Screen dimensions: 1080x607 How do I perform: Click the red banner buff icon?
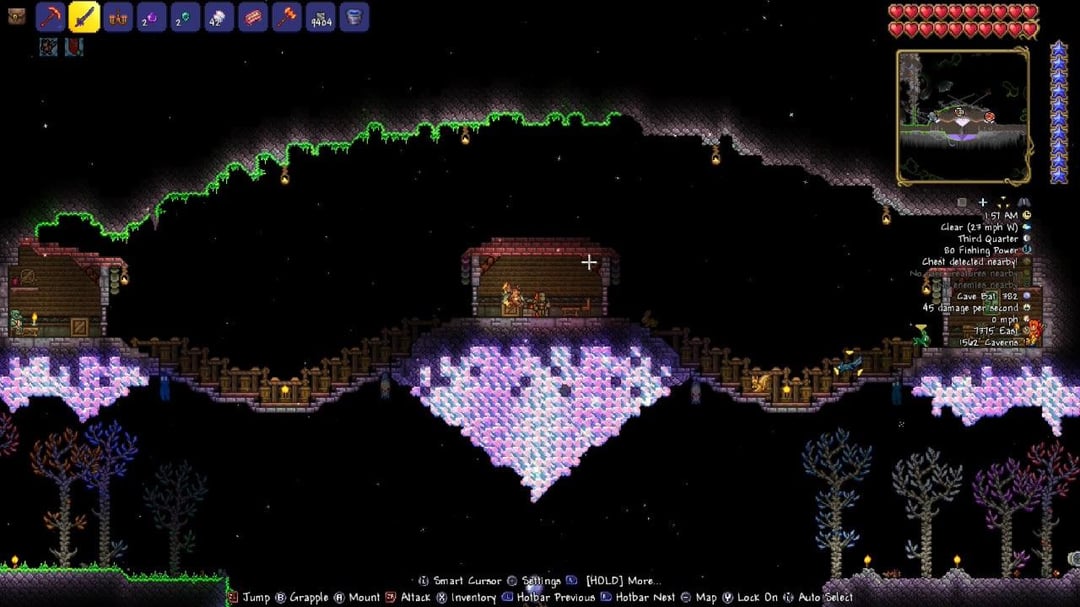coord(74,46)
